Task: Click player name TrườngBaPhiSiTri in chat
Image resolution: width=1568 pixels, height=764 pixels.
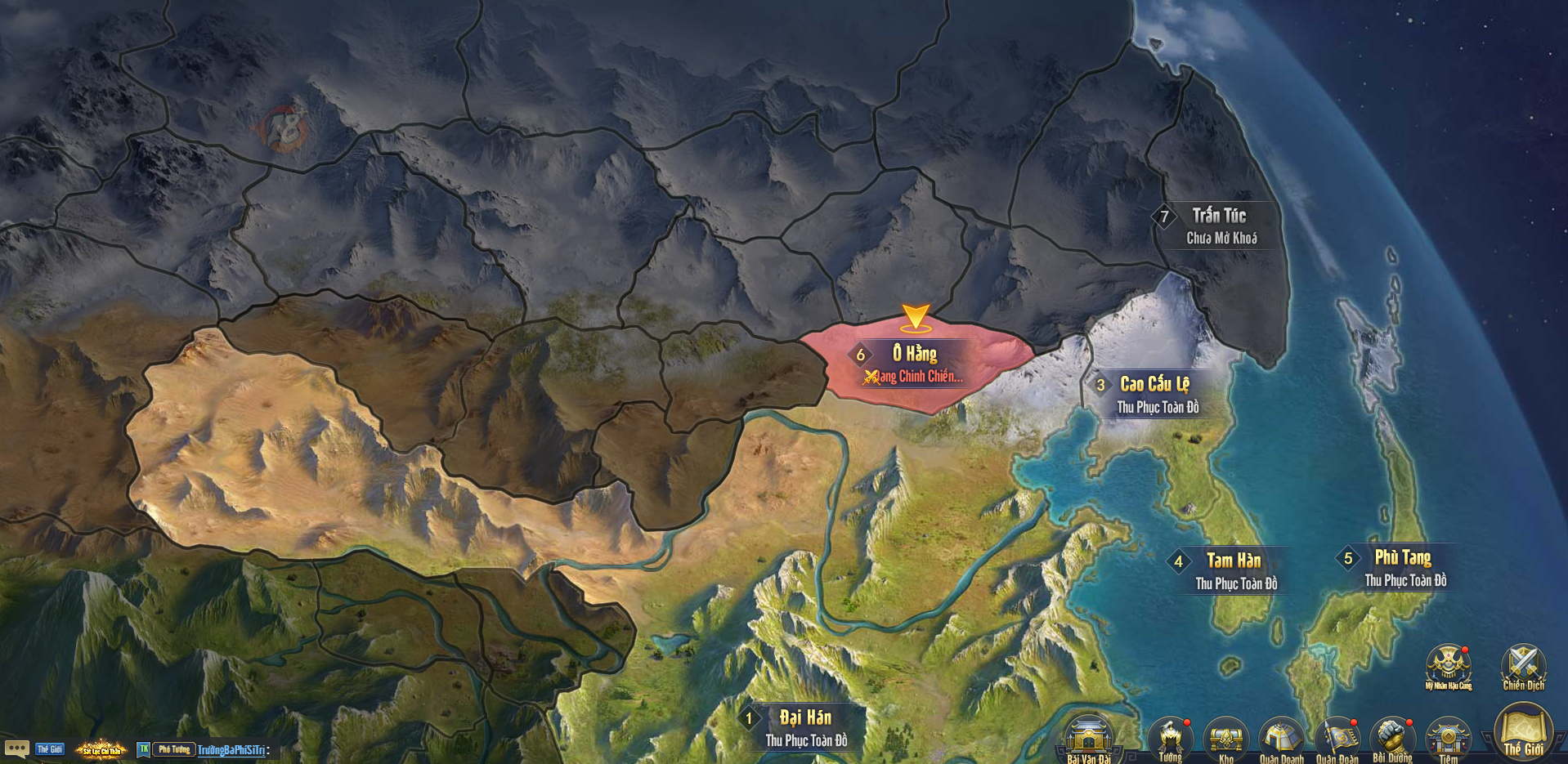Action: tap(231, 750)
